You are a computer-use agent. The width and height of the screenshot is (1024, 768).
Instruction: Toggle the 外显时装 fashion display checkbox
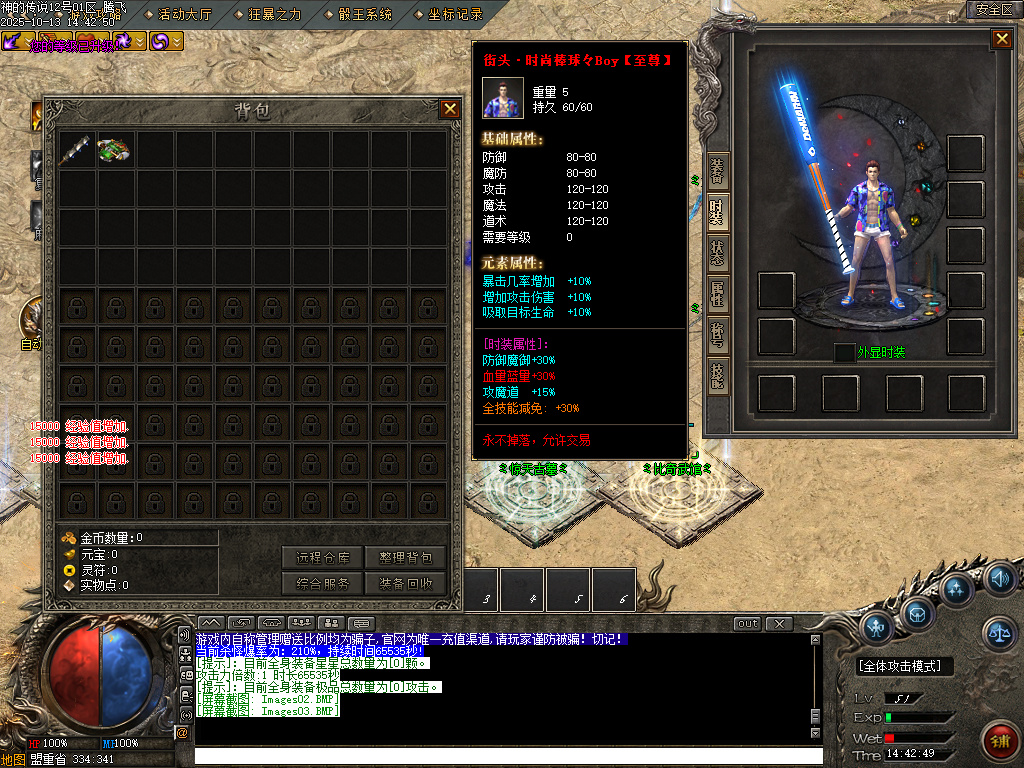pyautogui.click(x=844, y=352)
